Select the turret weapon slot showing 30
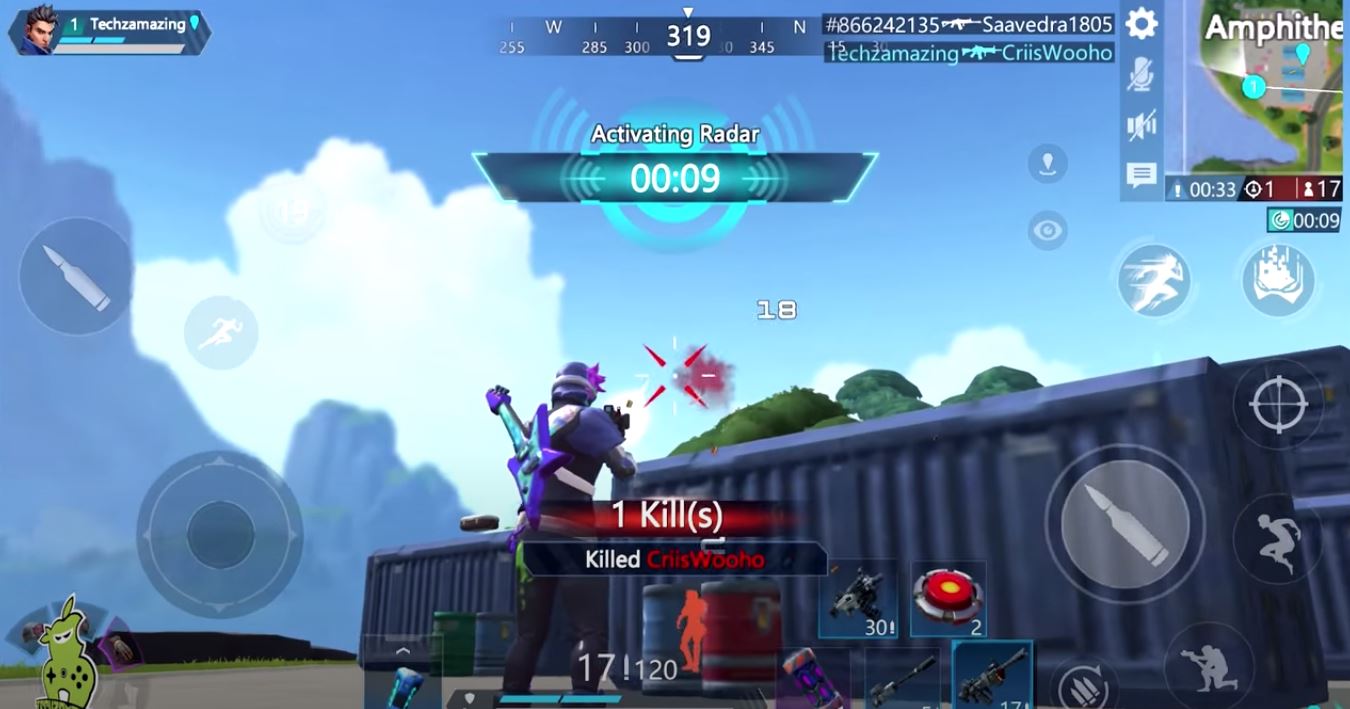The height and width of the screenshot is (709, 1350). click(x=856, y=599)
